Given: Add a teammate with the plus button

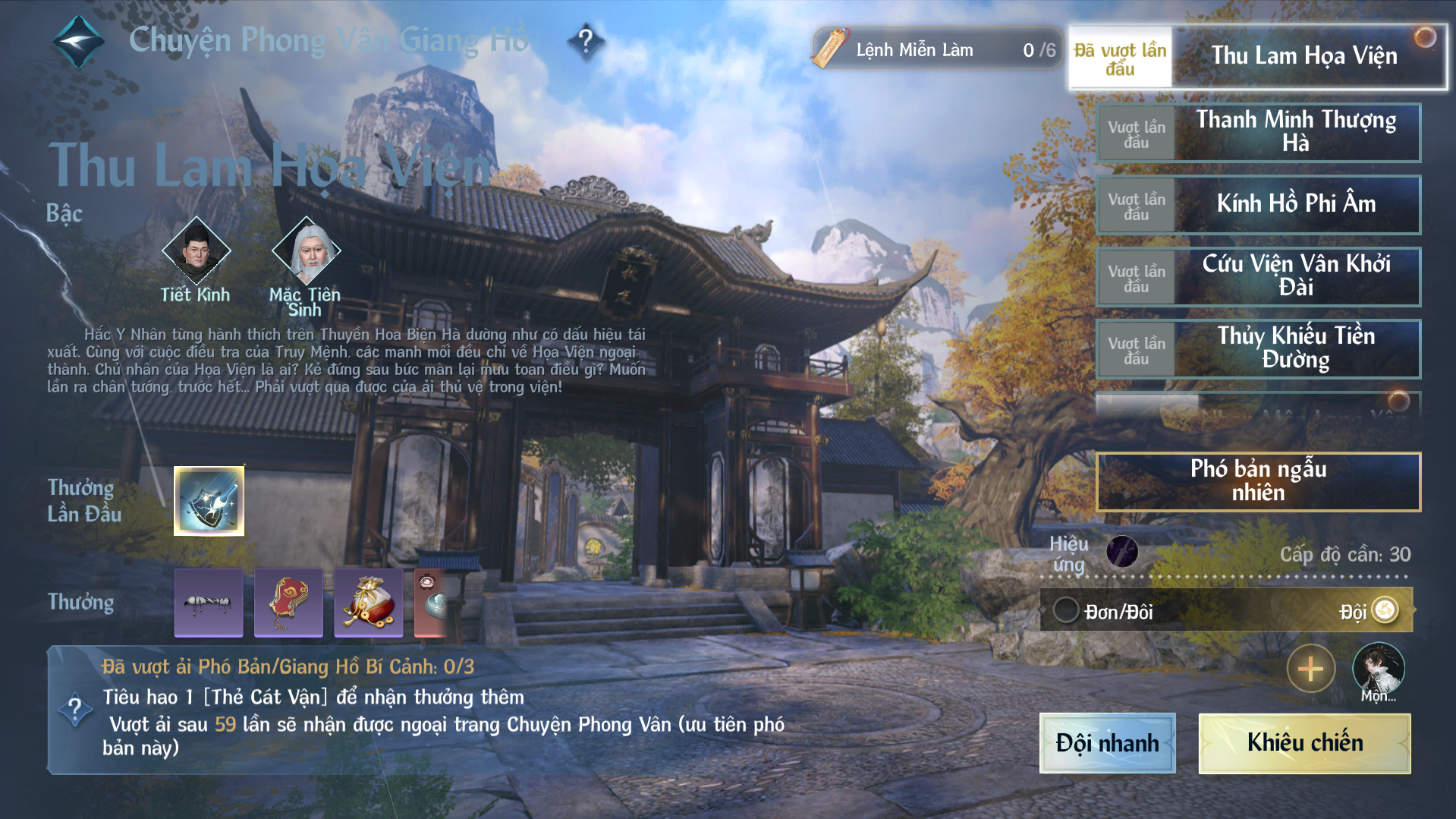Looking at the screenshot, I should pos(1310,669).
